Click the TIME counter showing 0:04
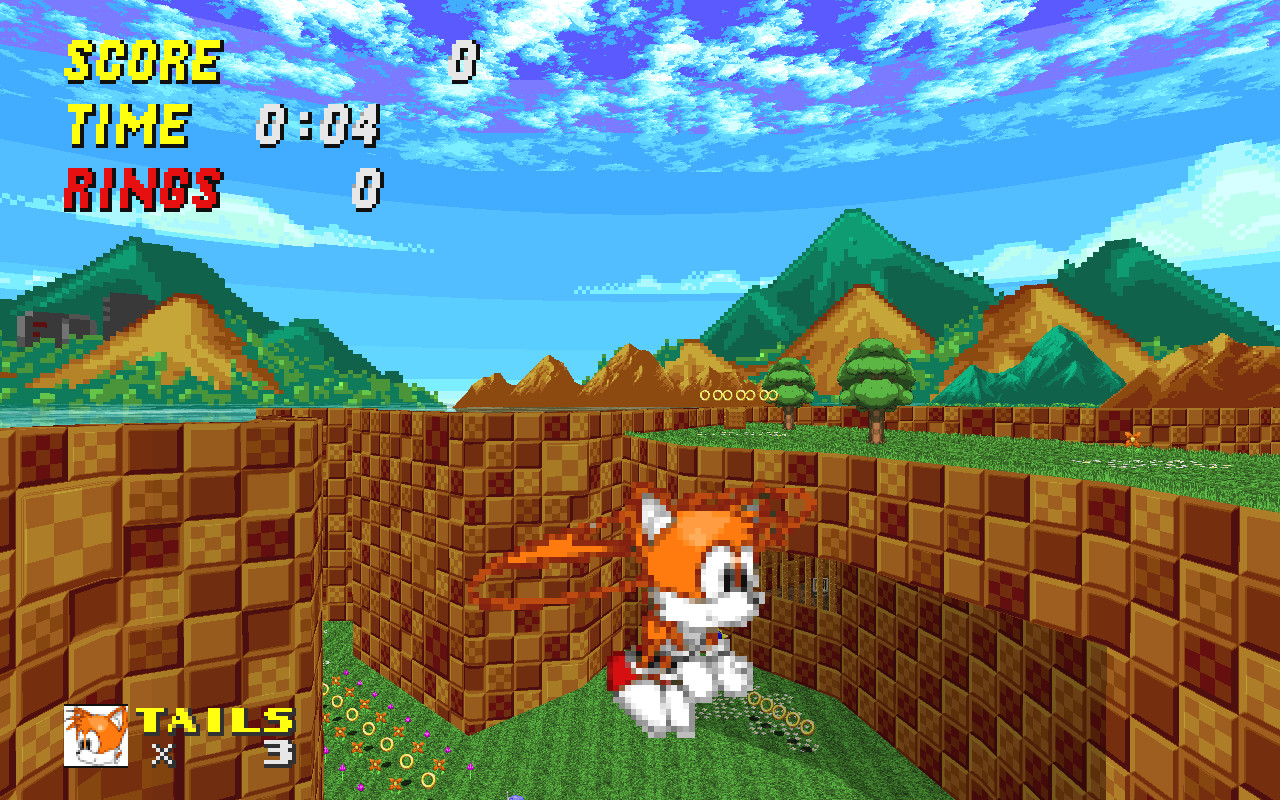1280x800 pixels. [317, 124]
